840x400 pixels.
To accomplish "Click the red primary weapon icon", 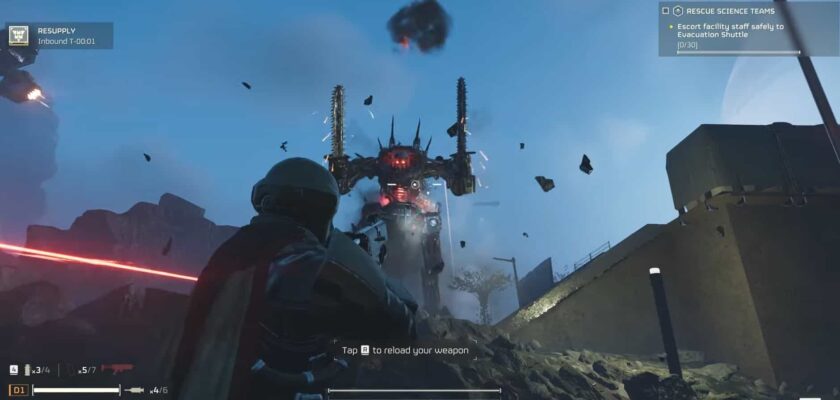I will click(x=117, y=370).
